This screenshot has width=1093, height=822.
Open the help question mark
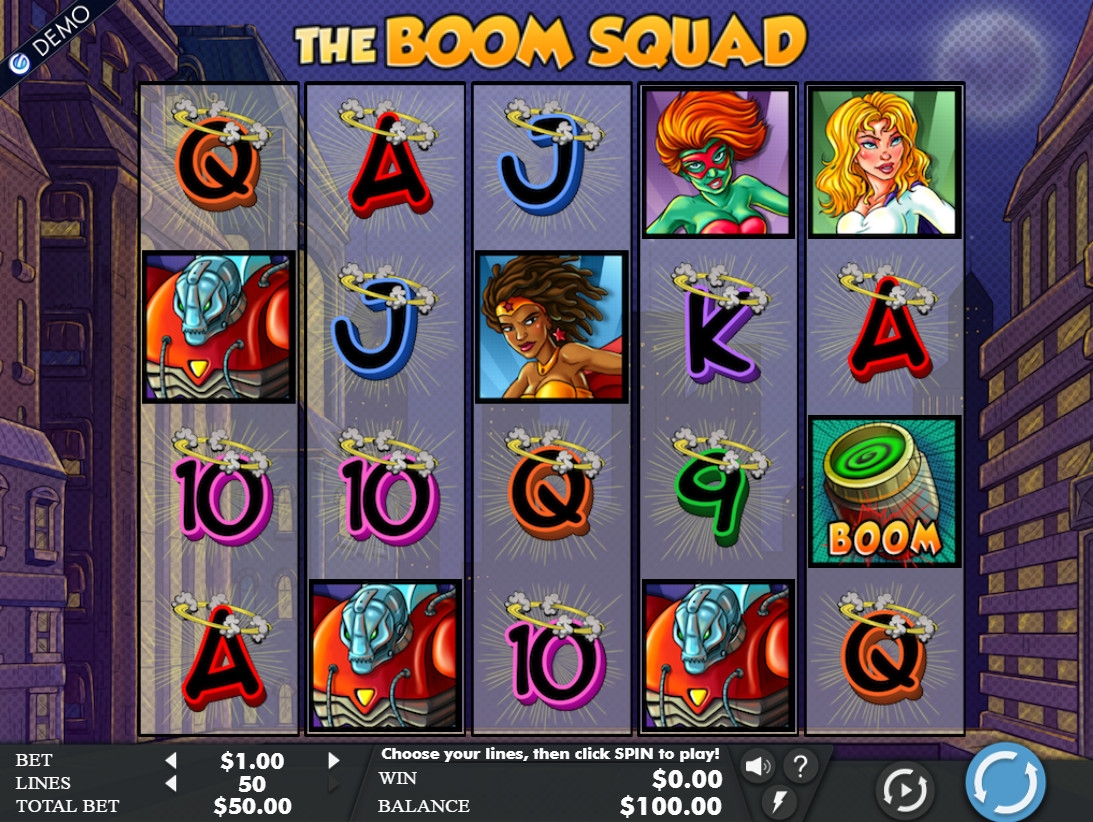800,767
